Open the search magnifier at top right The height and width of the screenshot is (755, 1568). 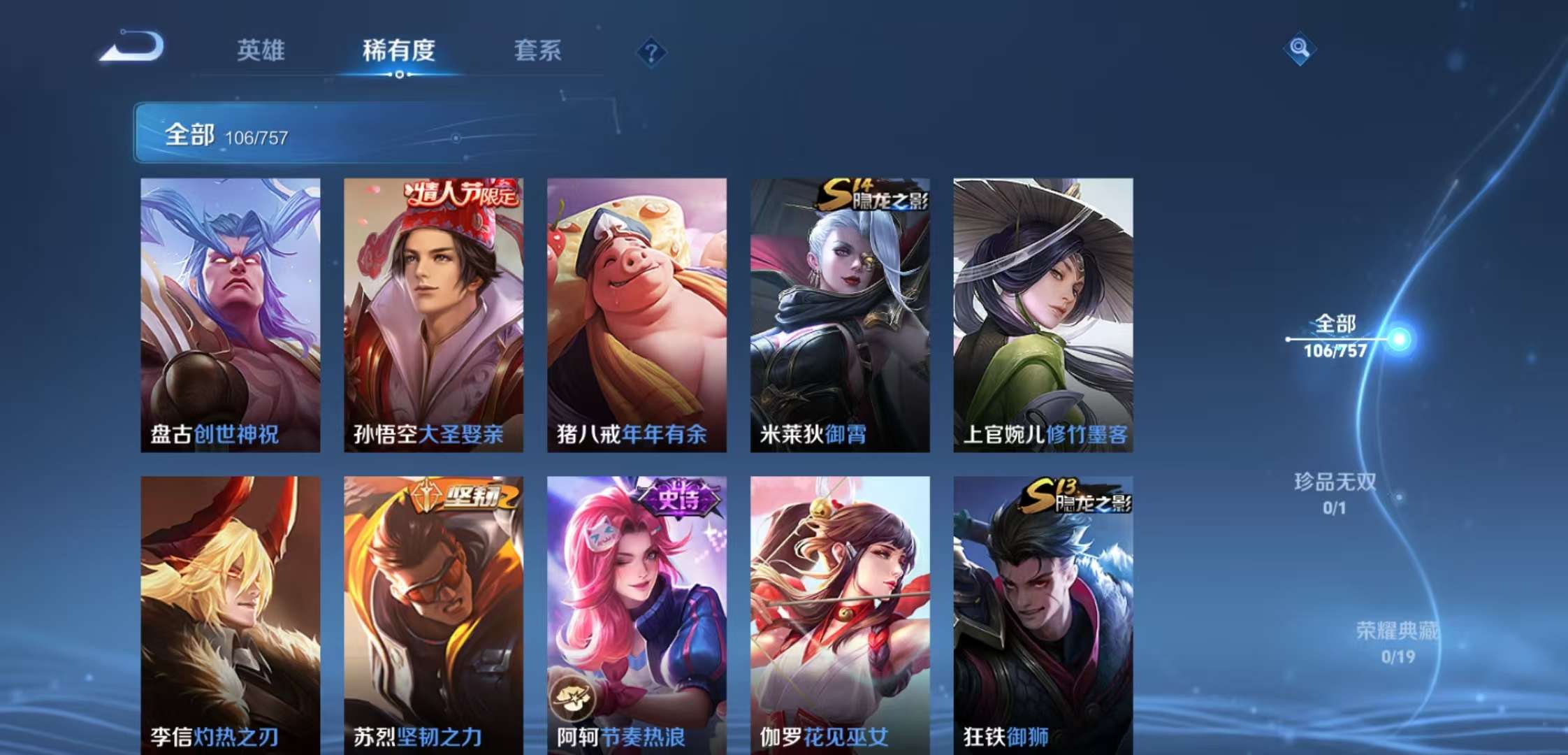coord(1300,49)
